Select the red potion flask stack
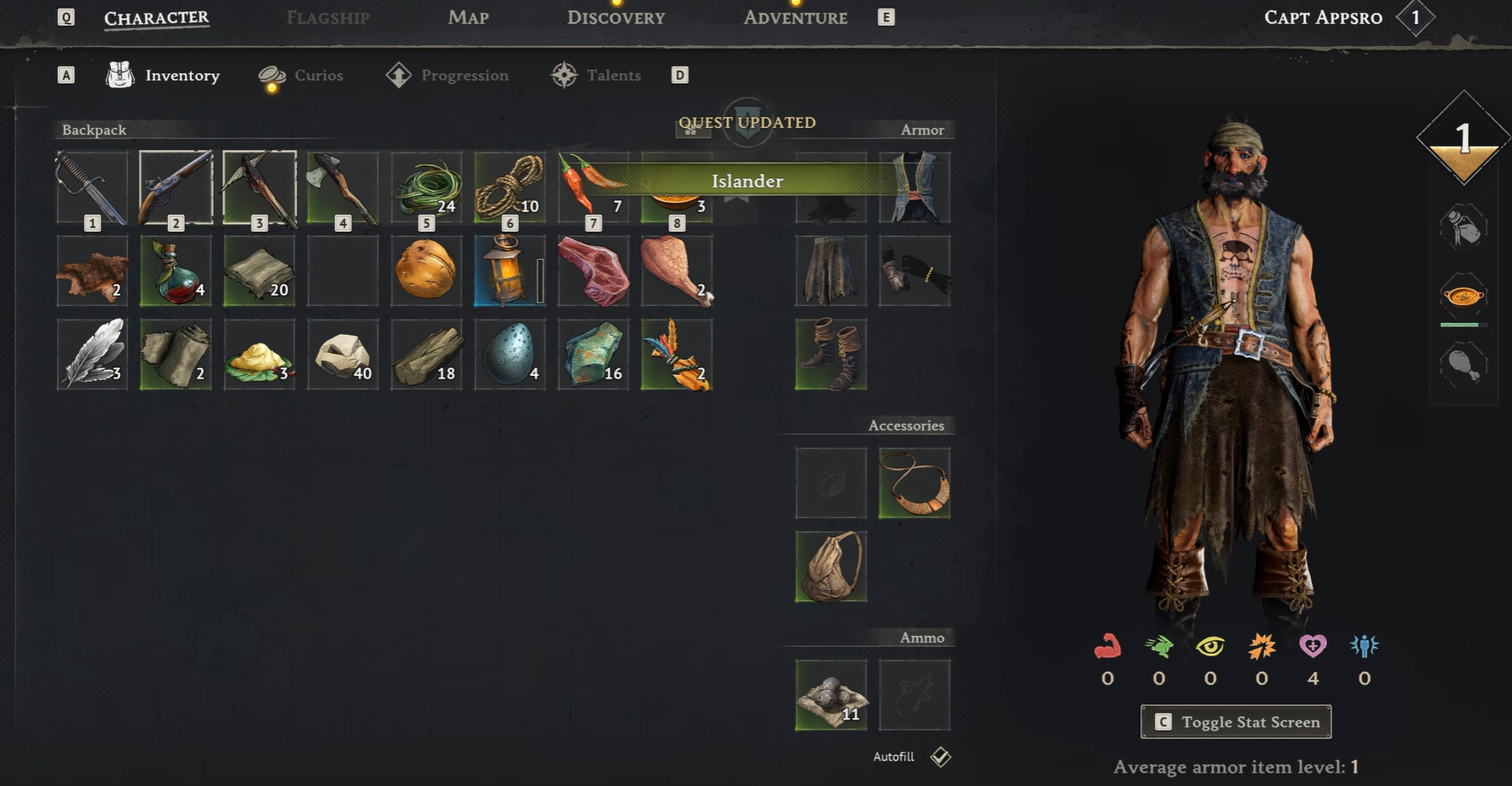This screenshot has width=1512, height=786. (x=176, y=270)
